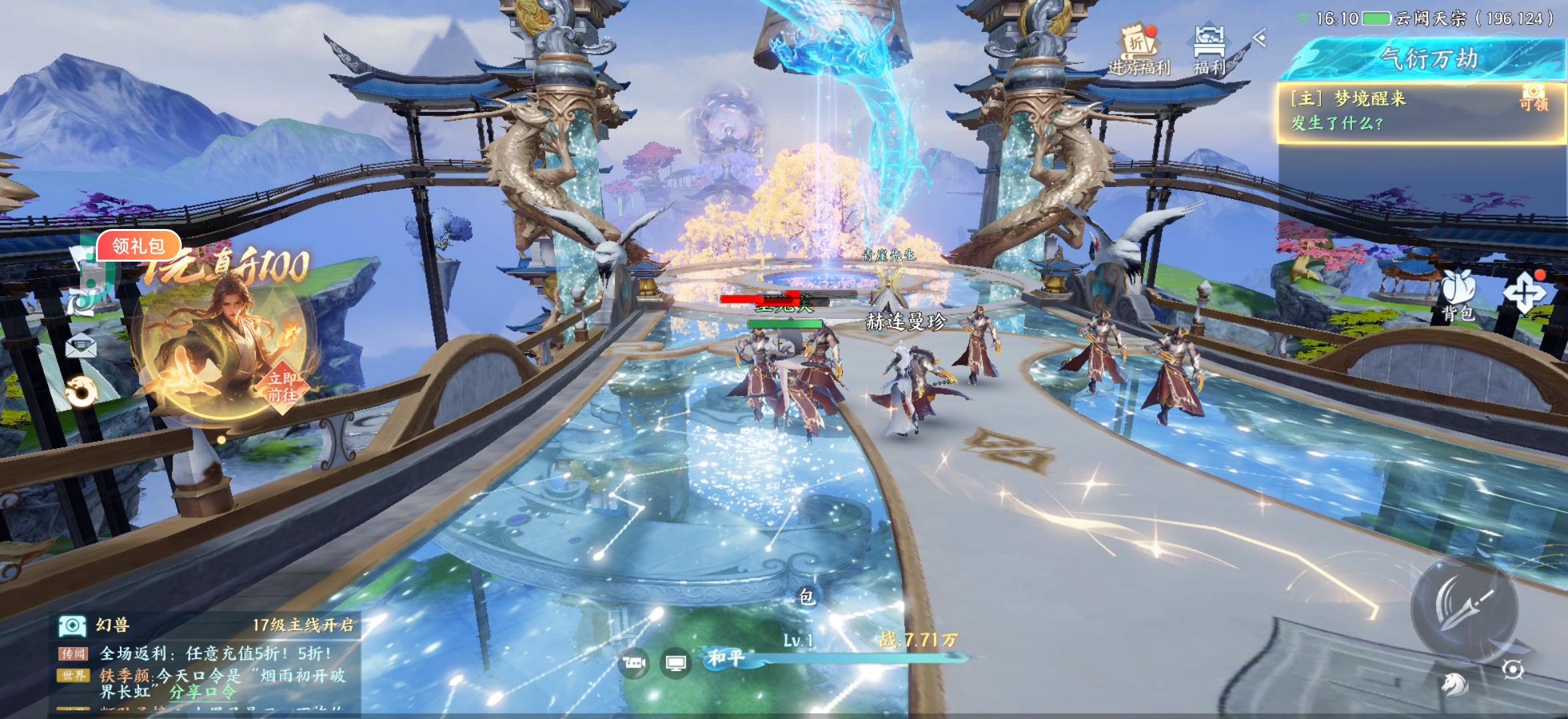Switch the 和平 combat mode
This screenshot has height=719, width=1568.
(x=725, y=658)
